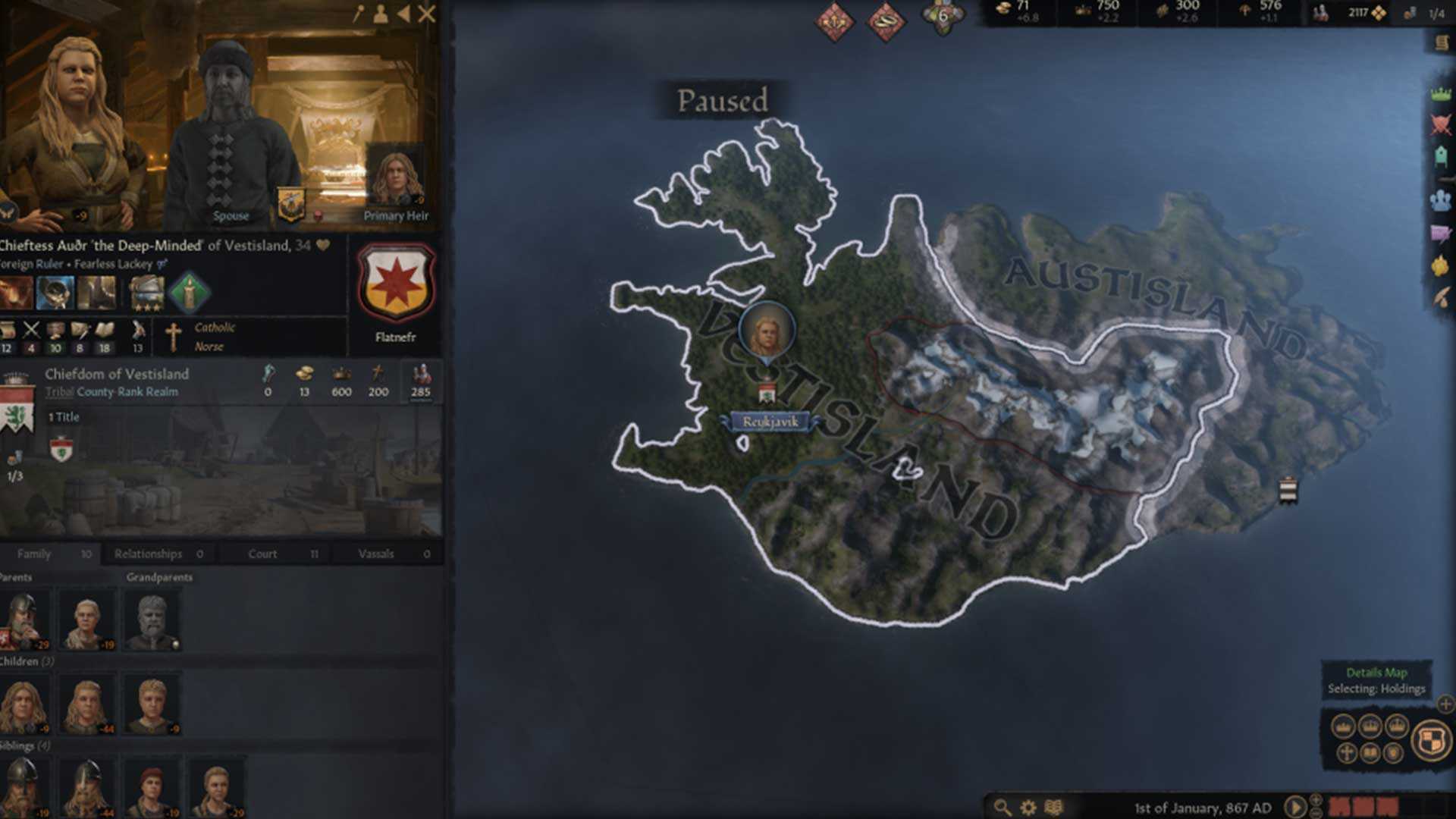Open the Flatnefr dynasty coat of arms

(395, 282)
